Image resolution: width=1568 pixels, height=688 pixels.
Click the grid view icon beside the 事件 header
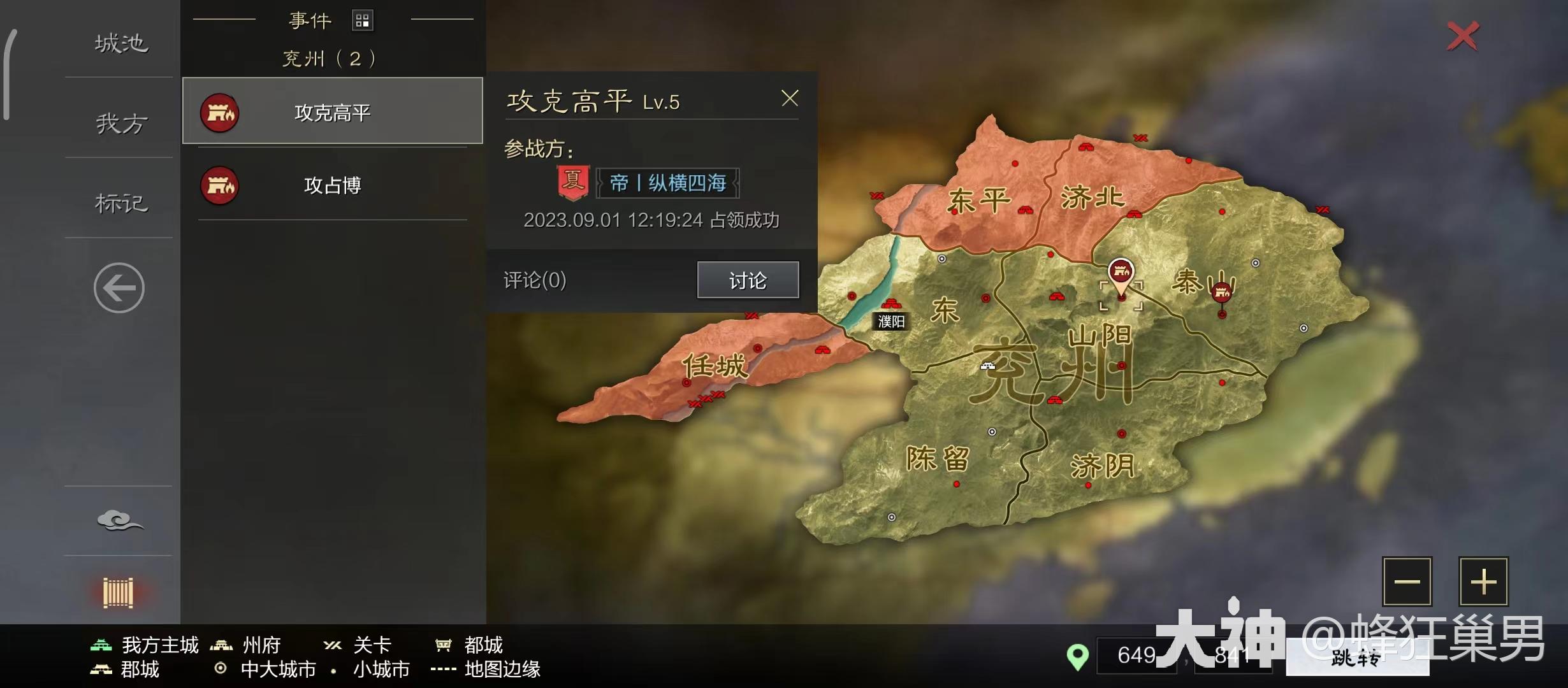click(363, 20)
